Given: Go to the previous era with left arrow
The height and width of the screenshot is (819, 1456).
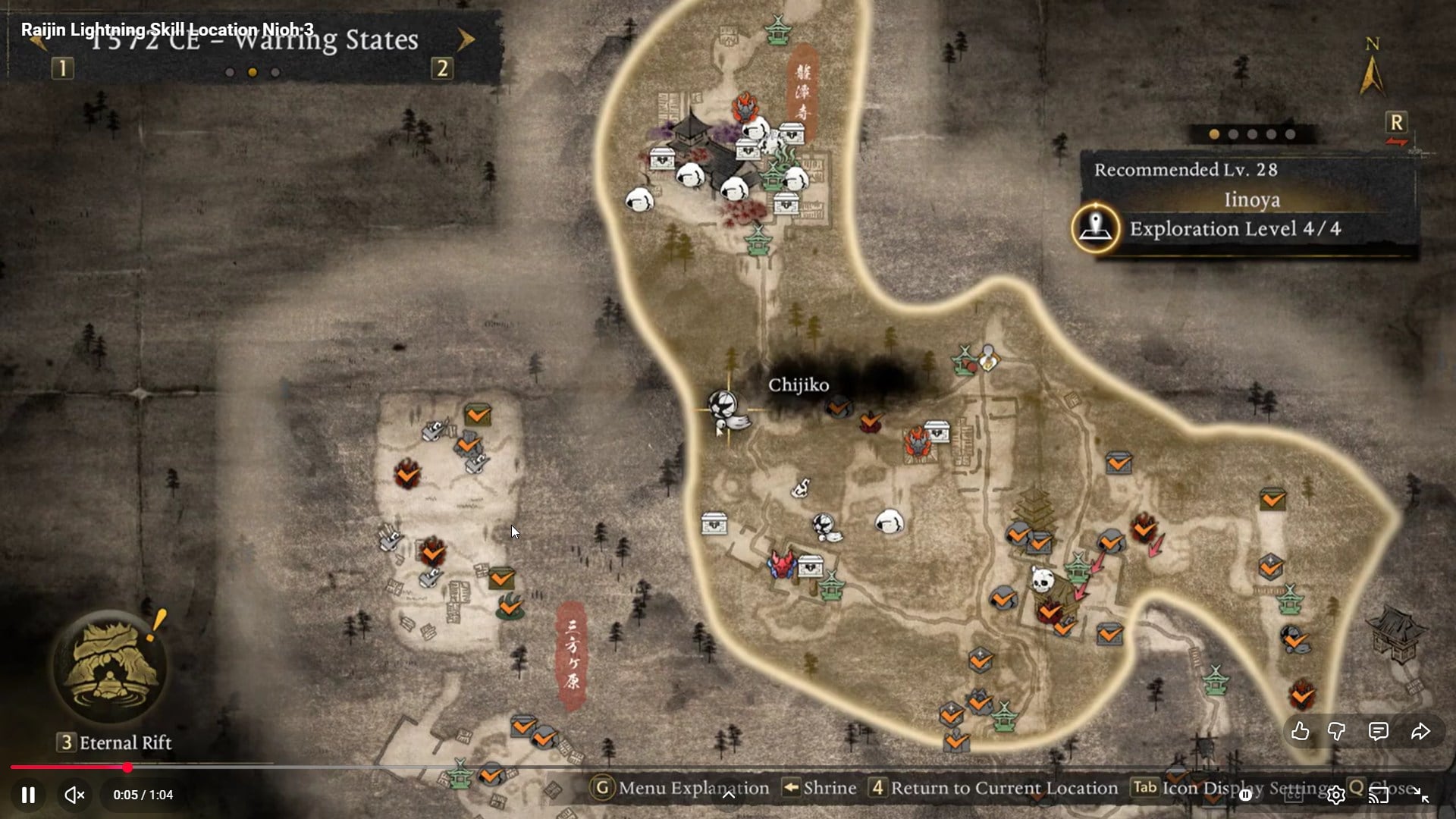Looking at the screenshot, I should point(36,39).
